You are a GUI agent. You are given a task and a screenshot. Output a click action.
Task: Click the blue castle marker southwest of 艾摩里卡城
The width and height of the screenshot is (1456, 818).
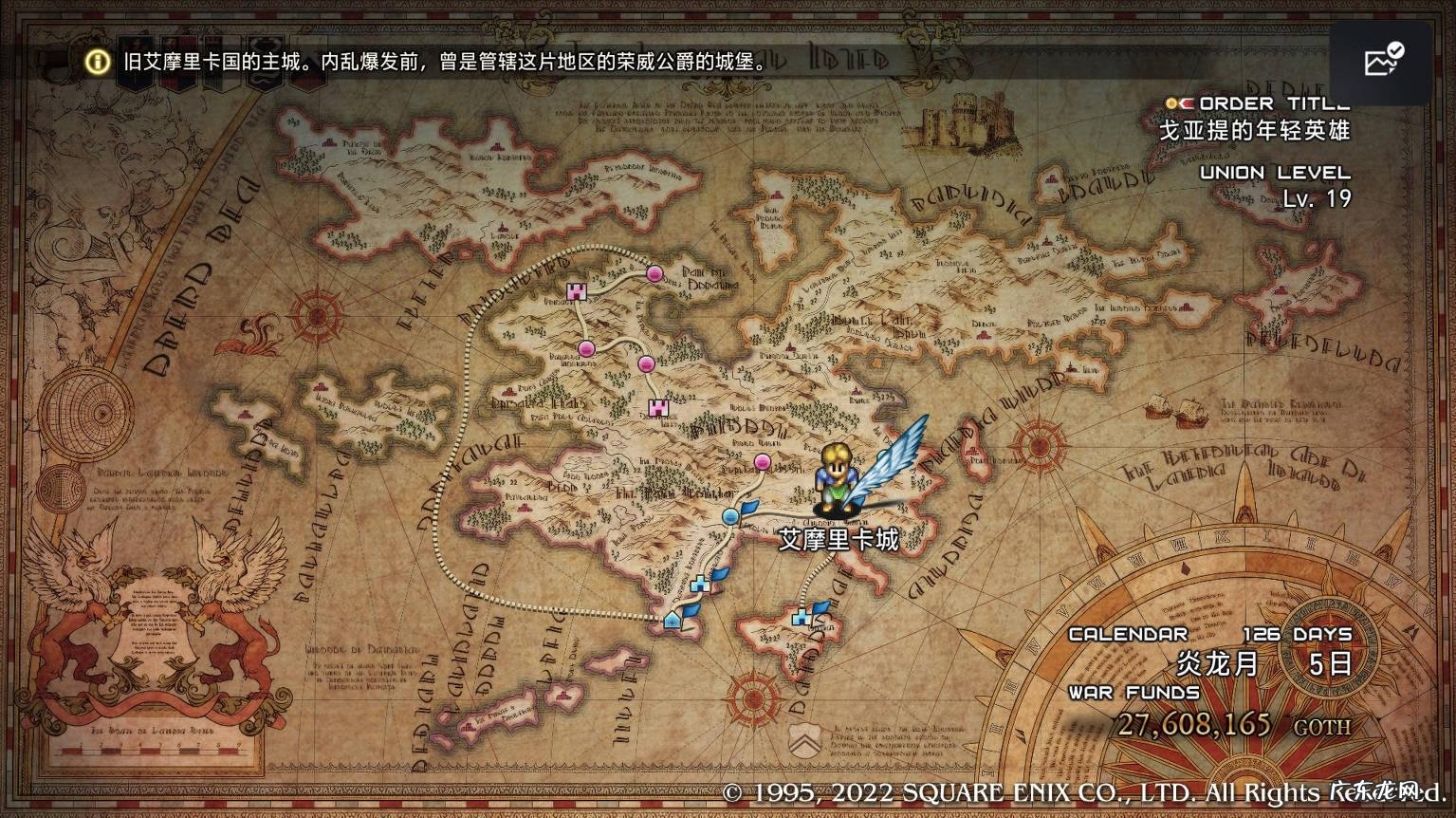701,584
